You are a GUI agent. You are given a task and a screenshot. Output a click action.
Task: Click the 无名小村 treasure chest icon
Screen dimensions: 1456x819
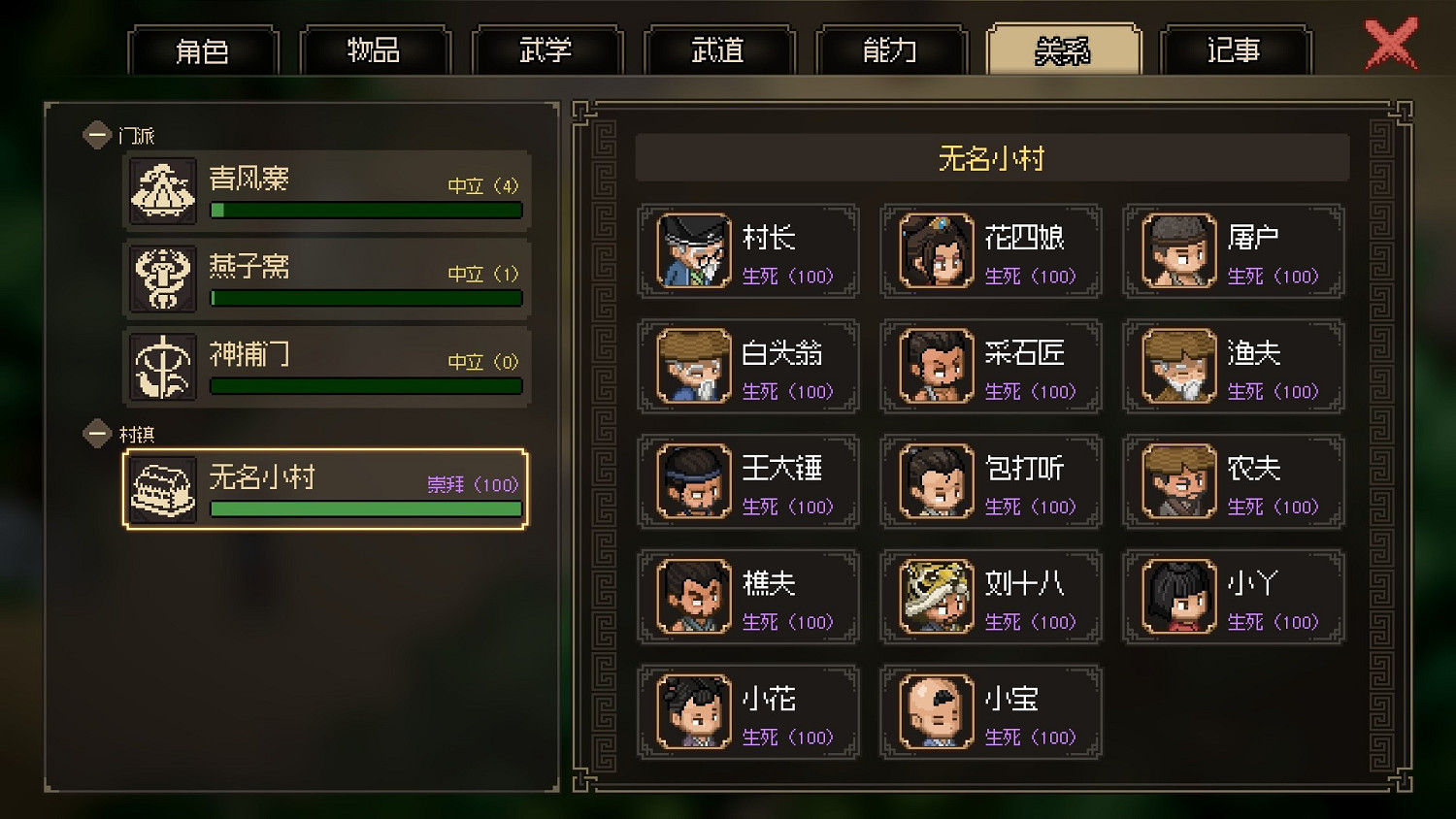[x=162, y=487]
